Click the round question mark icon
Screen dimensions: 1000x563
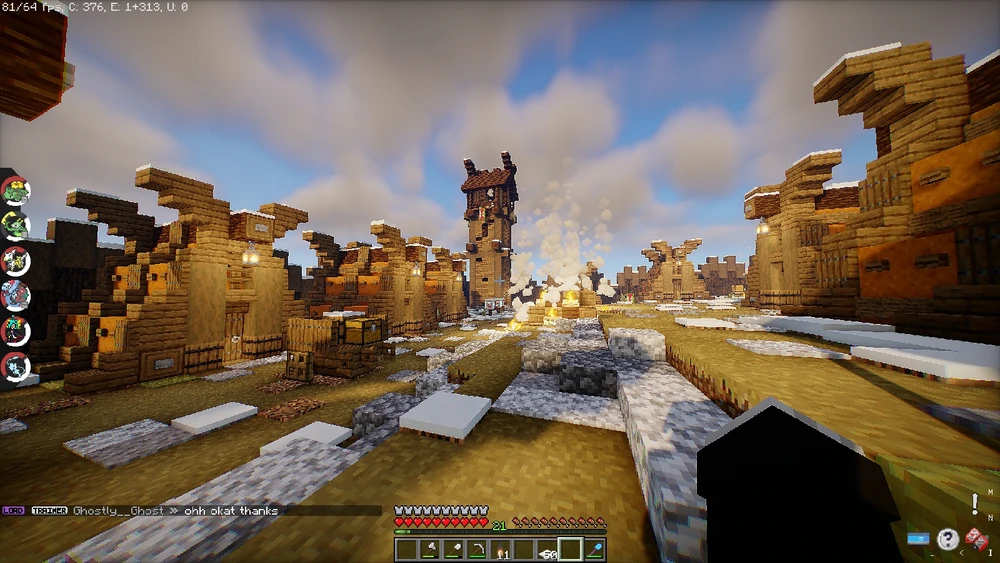(x=947, y=541)
